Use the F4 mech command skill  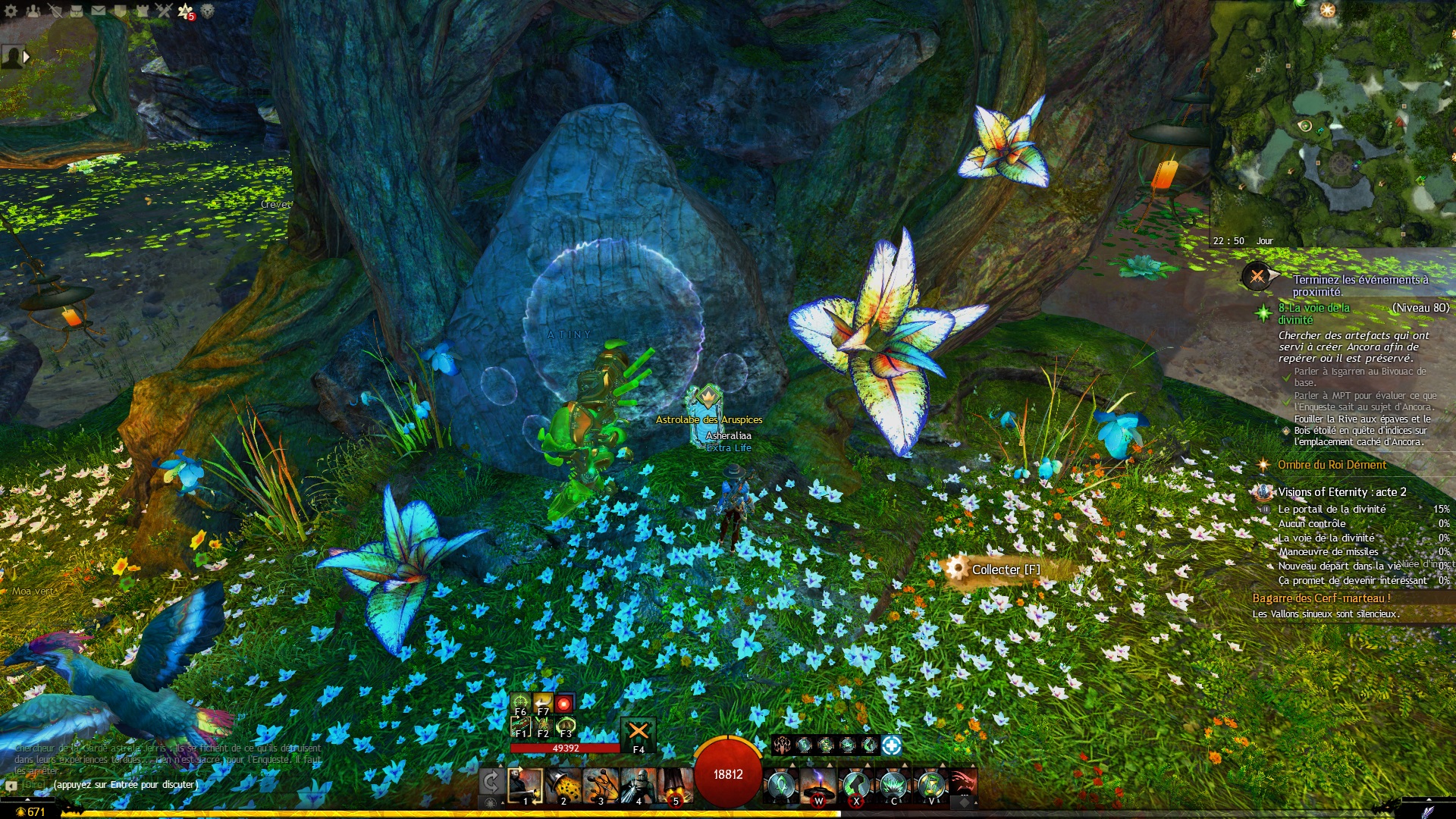[x=639, y=733]
